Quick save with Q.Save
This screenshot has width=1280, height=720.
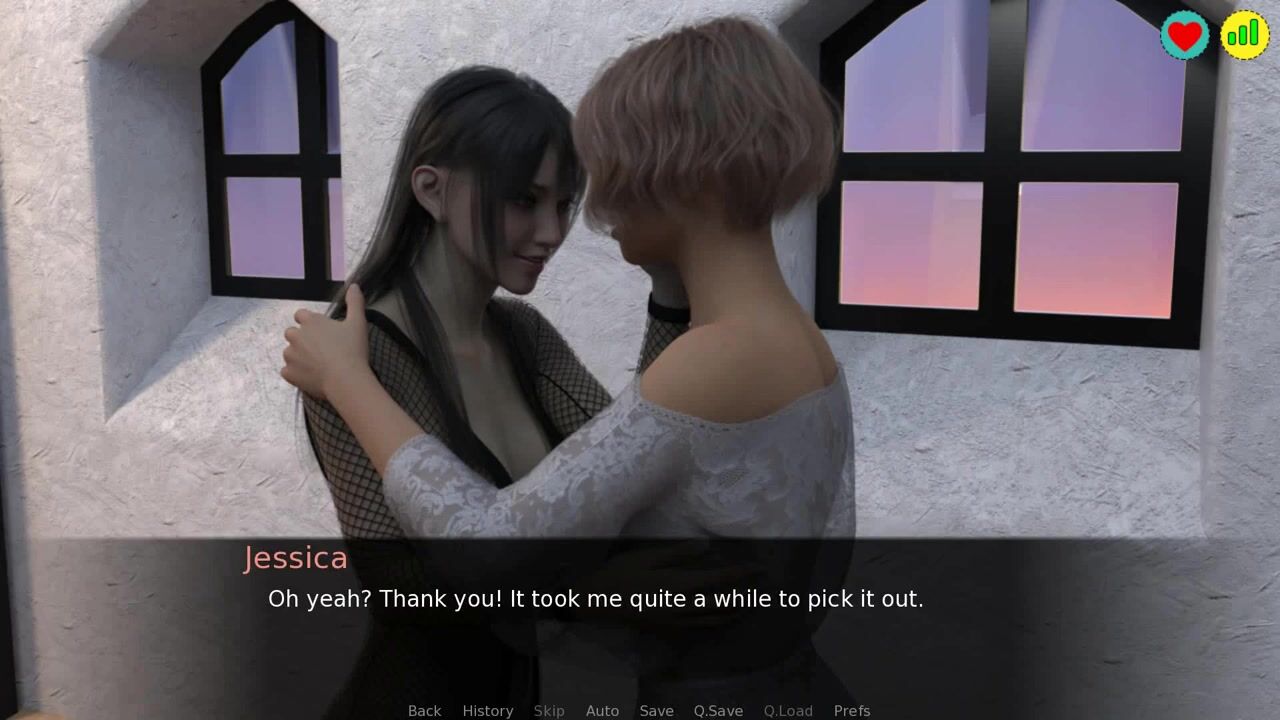pos(718,710)
